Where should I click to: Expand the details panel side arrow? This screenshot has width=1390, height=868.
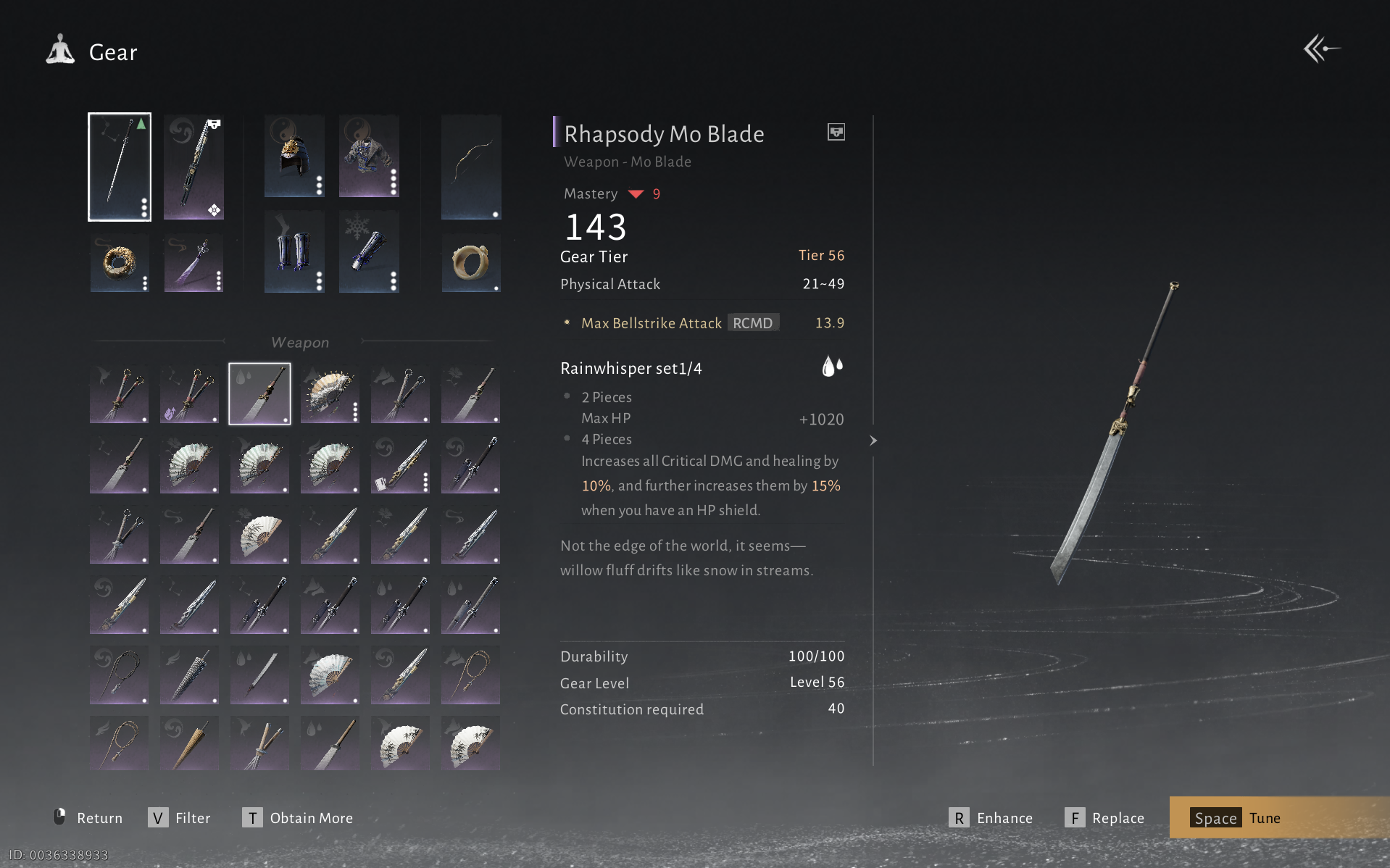coord(873,441)
